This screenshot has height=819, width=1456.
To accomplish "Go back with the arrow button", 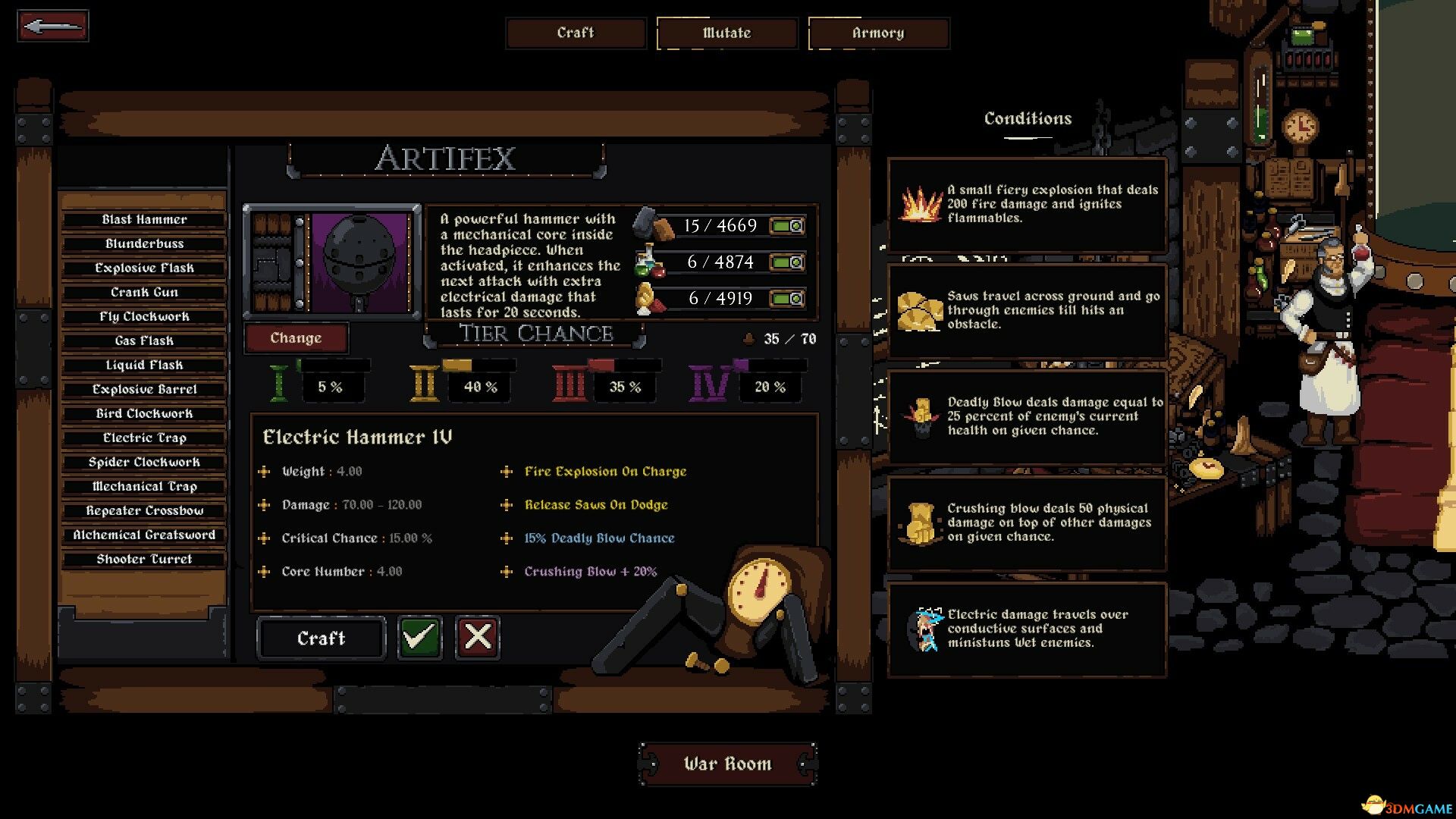I will pyautogui.click(x=53, y=27).
